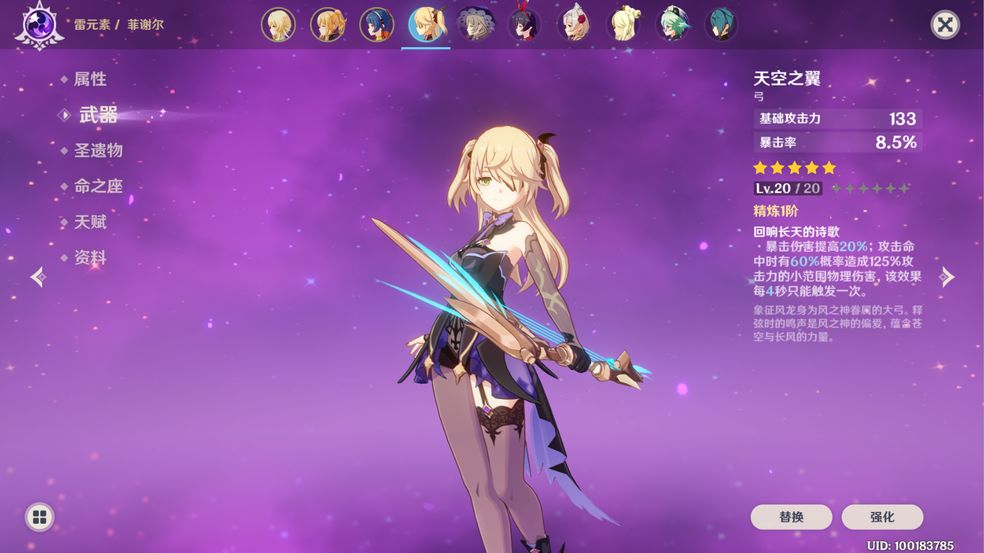The height and width of the screenshot is (553, 984).
Task: Click the 强化 (Enhance) weapon button
Action: 882,517
